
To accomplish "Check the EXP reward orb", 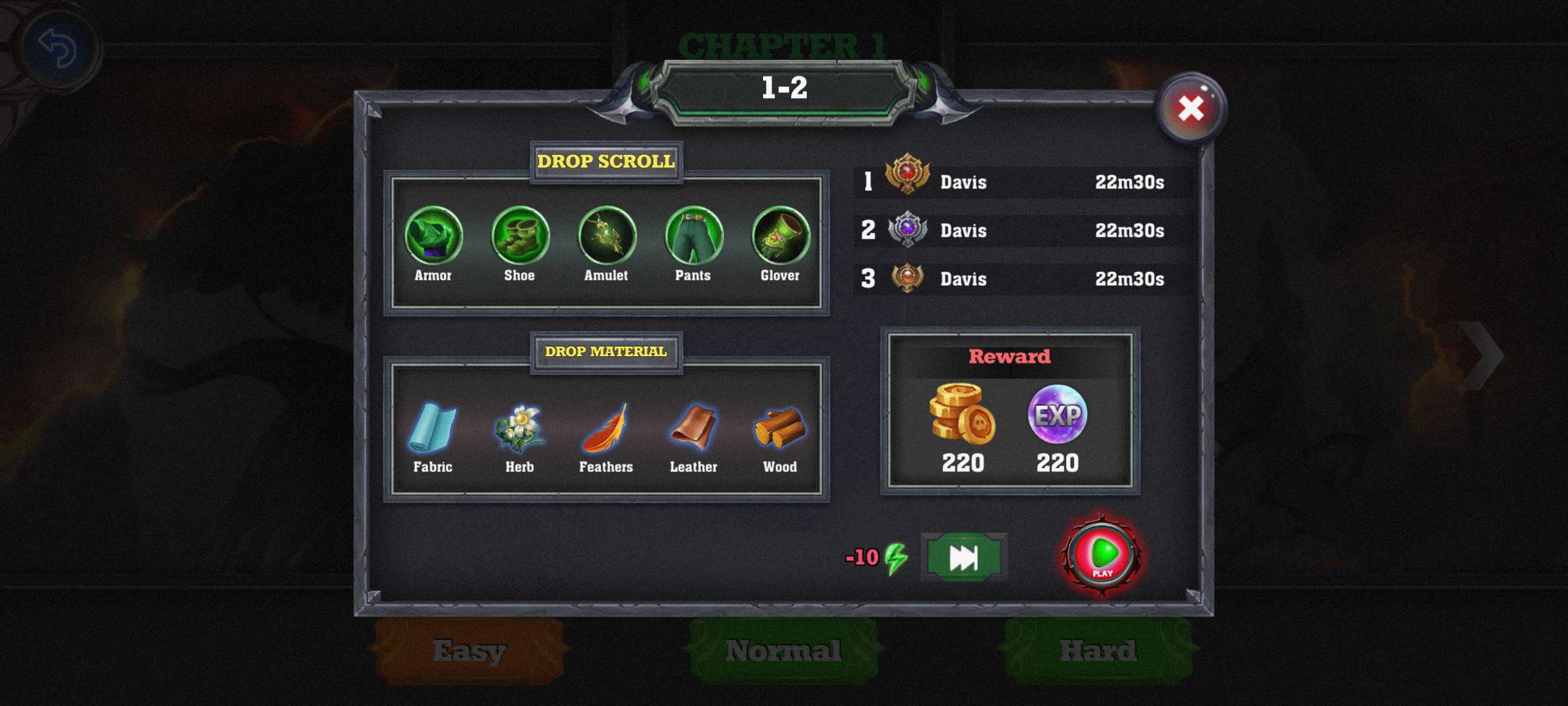I will [x=1057, y=414].
